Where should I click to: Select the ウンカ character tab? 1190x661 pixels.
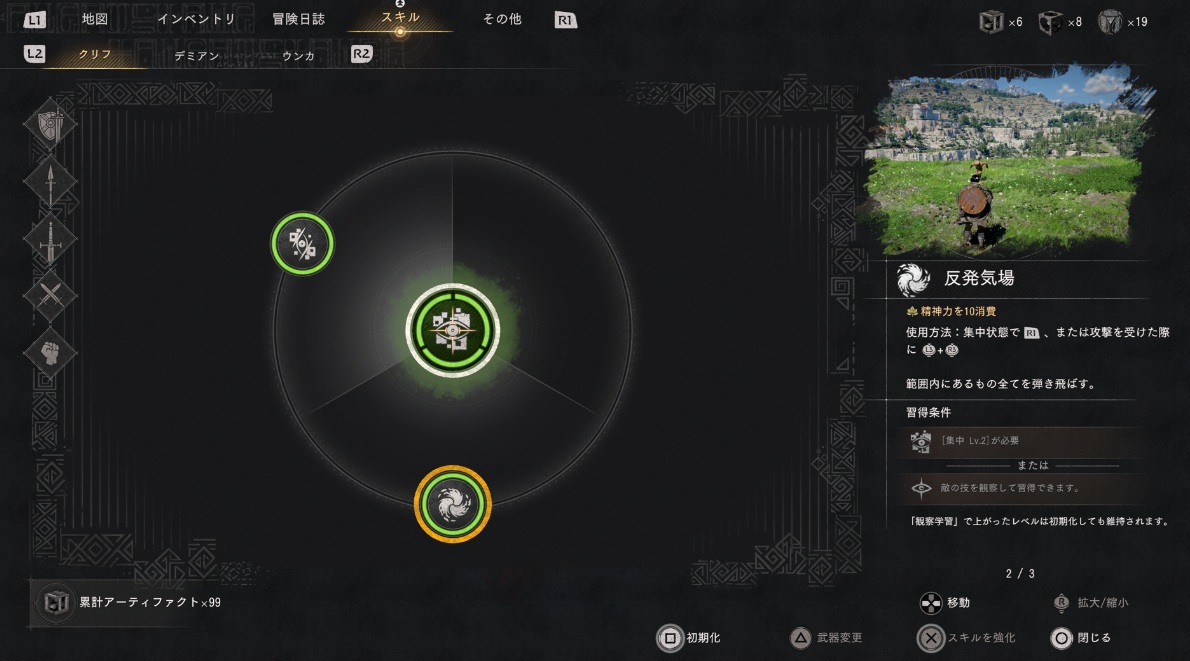[298, 56]
